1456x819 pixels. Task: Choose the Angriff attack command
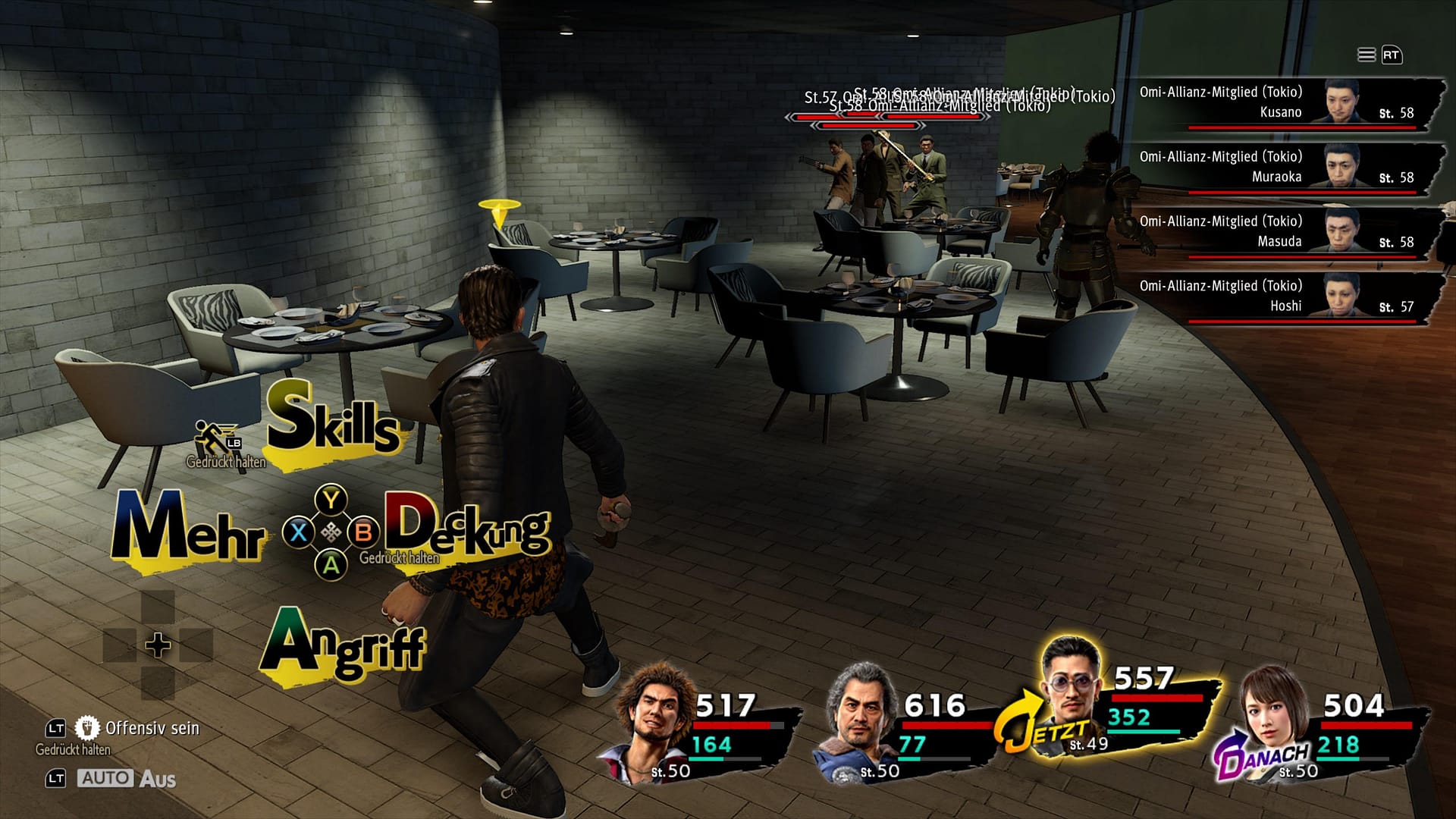(x=343, y=645)
